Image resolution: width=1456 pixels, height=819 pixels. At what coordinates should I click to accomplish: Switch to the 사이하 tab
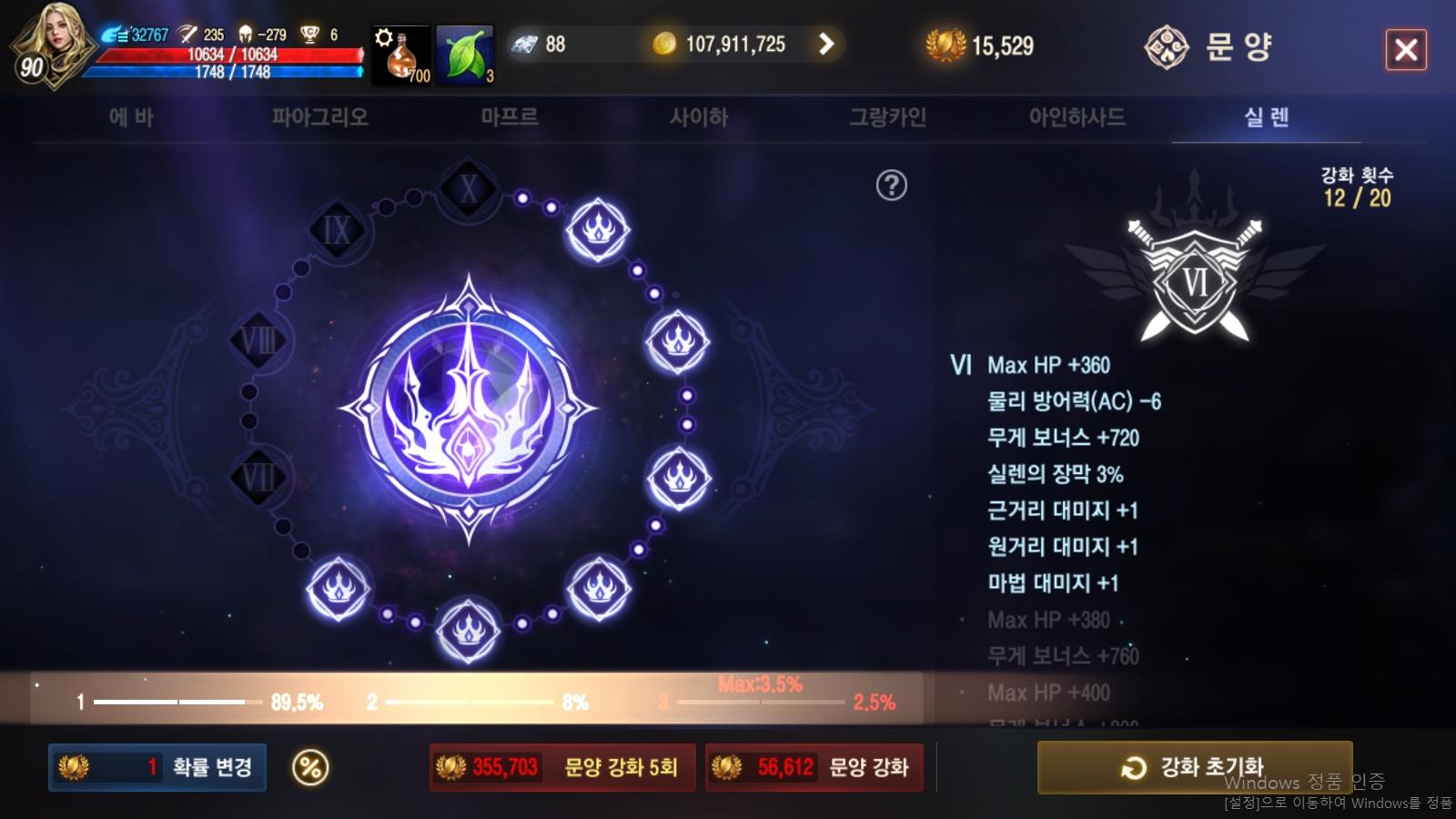(699, 116)
